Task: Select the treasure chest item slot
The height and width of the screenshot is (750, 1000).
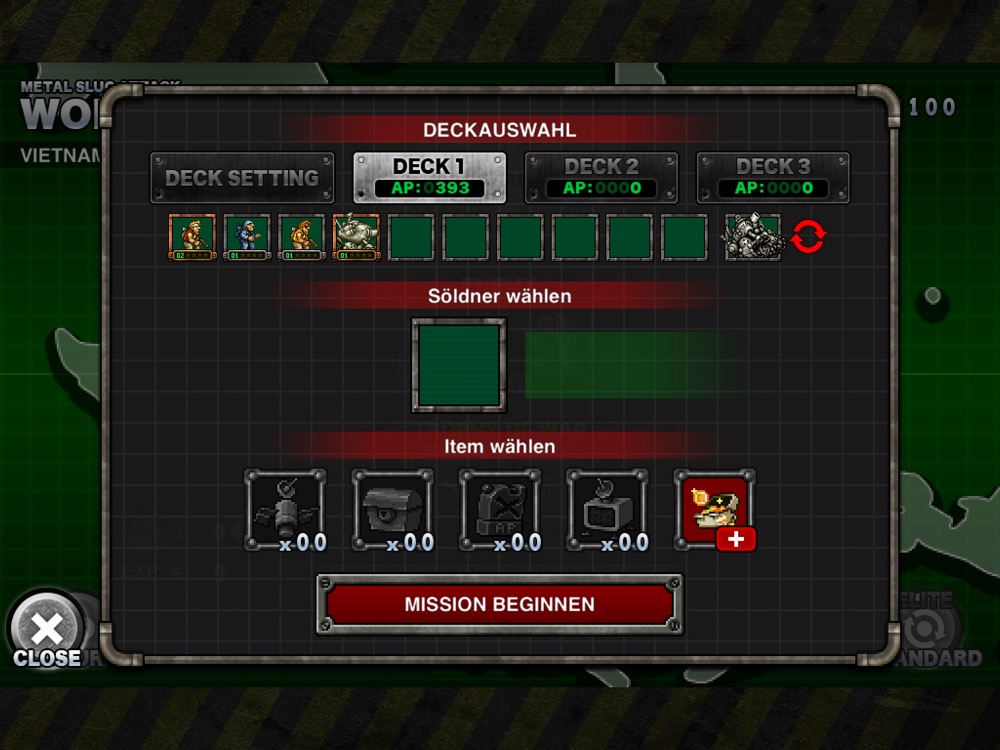Action: click(x=393, y=510)
